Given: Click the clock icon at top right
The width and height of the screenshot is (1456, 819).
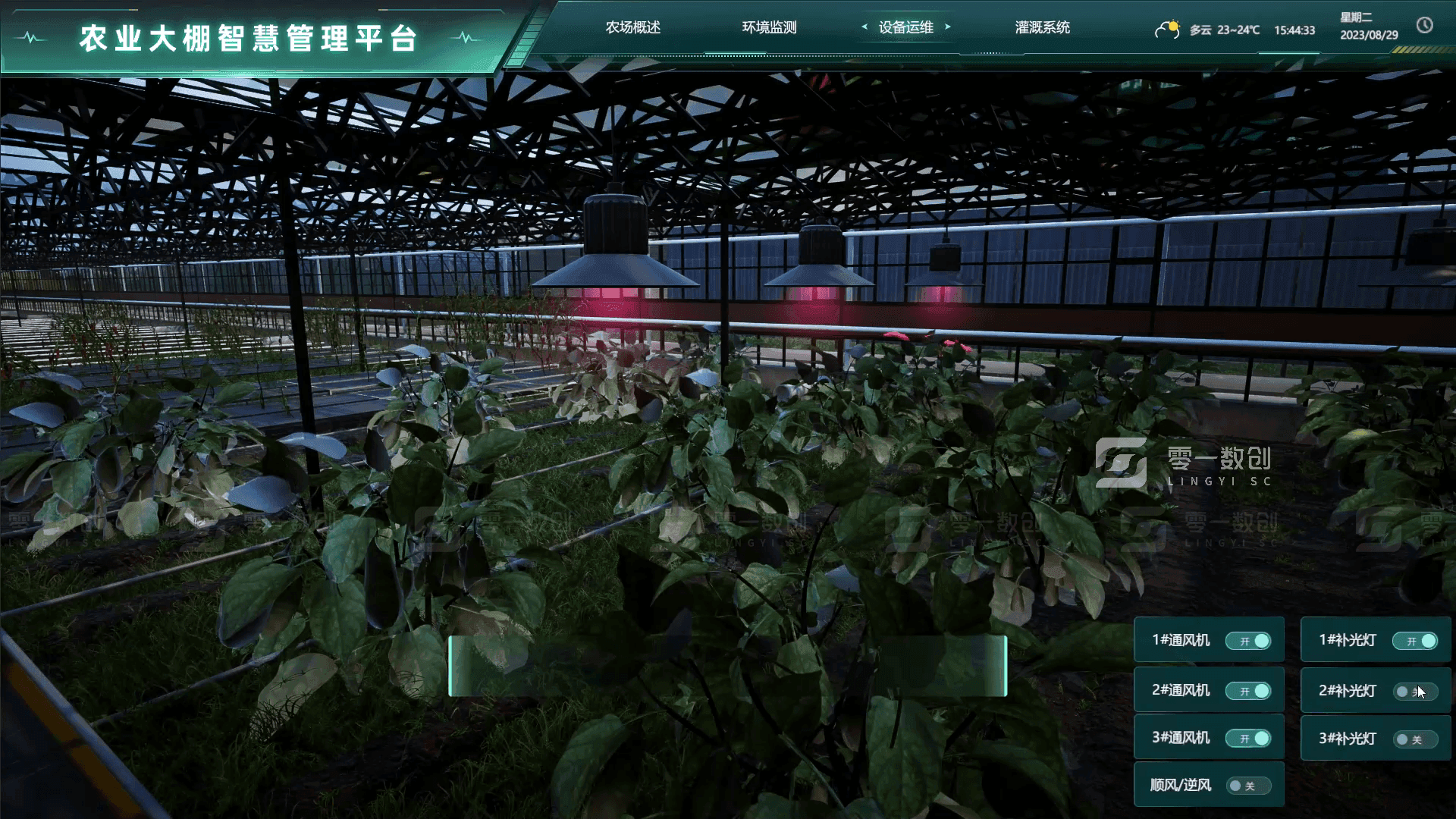Looking at the screenshot, I should pos(1426,27).
